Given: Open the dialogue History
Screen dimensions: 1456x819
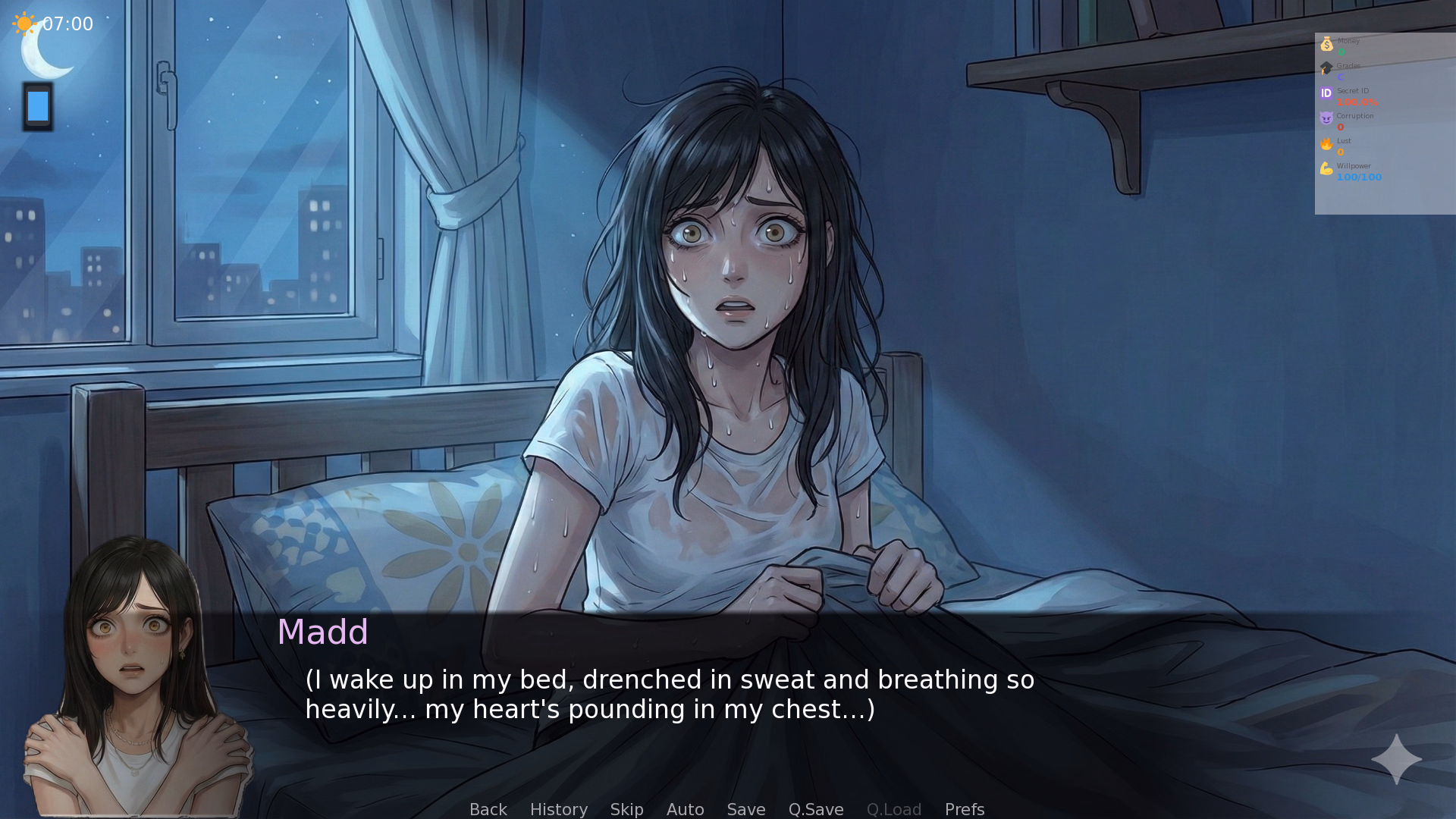Looking at the screenshot, I should point(558,809).
